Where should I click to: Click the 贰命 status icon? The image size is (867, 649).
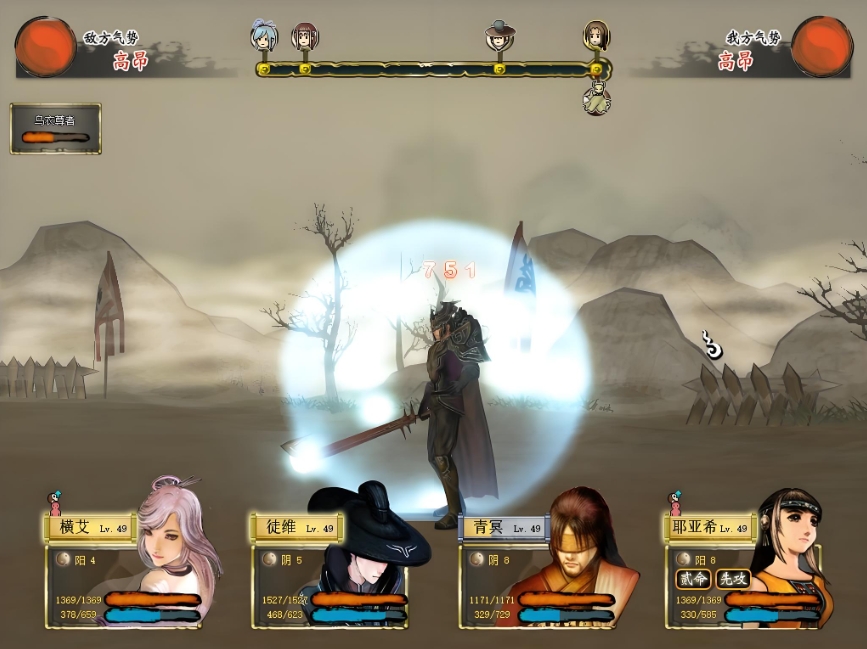pyautogui.click(x=692, y=579)
